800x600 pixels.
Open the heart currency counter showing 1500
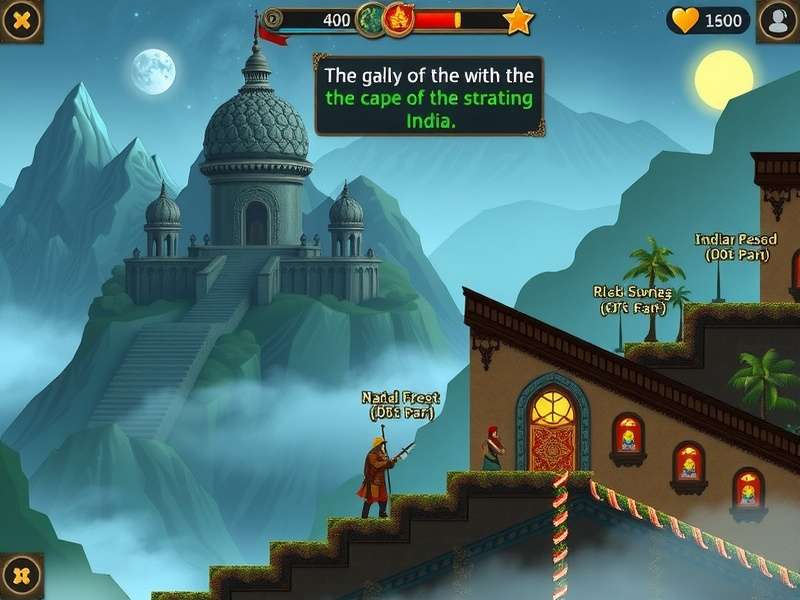click(x=708, y=20)
